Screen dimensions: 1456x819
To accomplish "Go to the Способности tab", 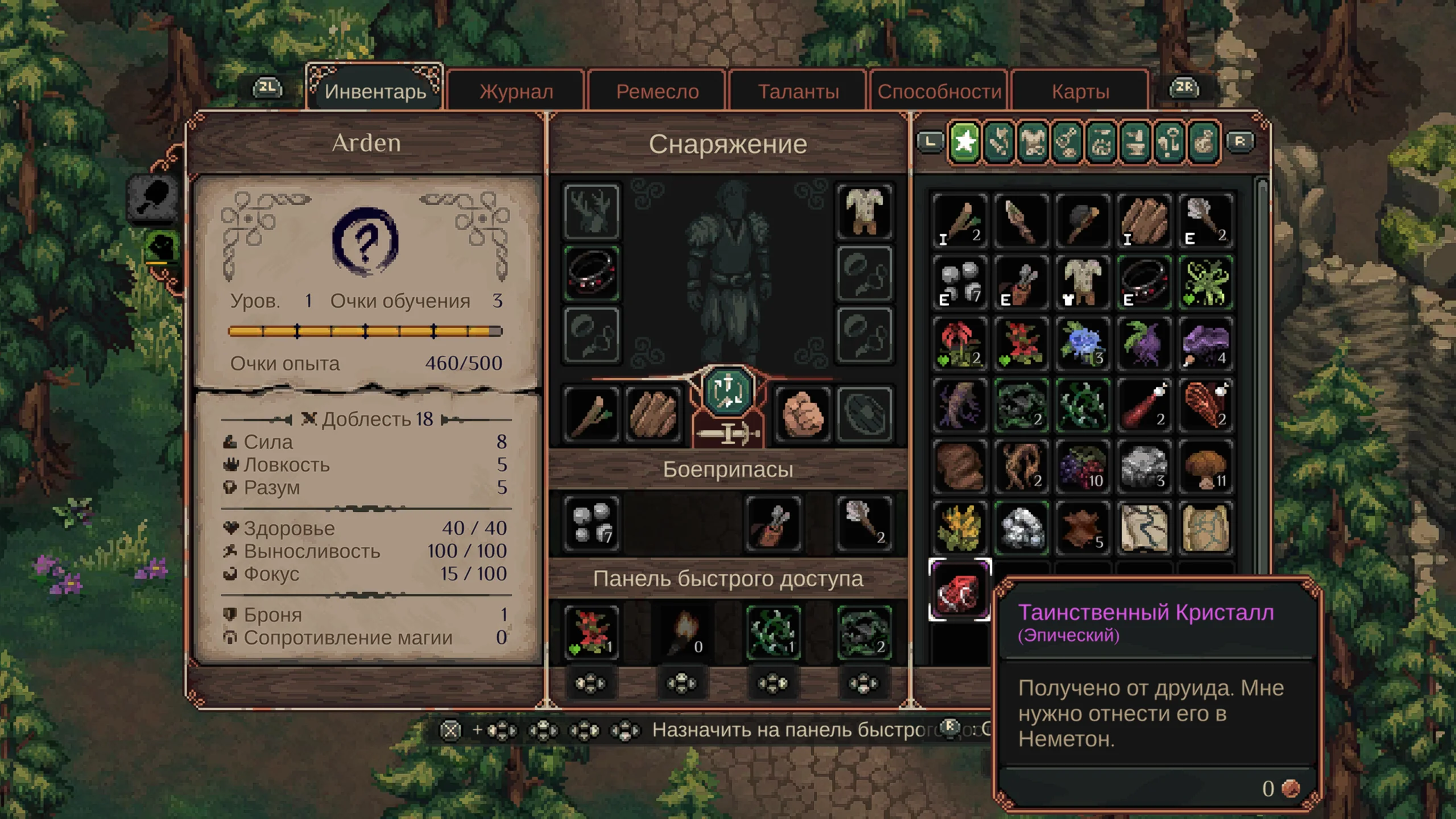I will [x=939, y=91].
